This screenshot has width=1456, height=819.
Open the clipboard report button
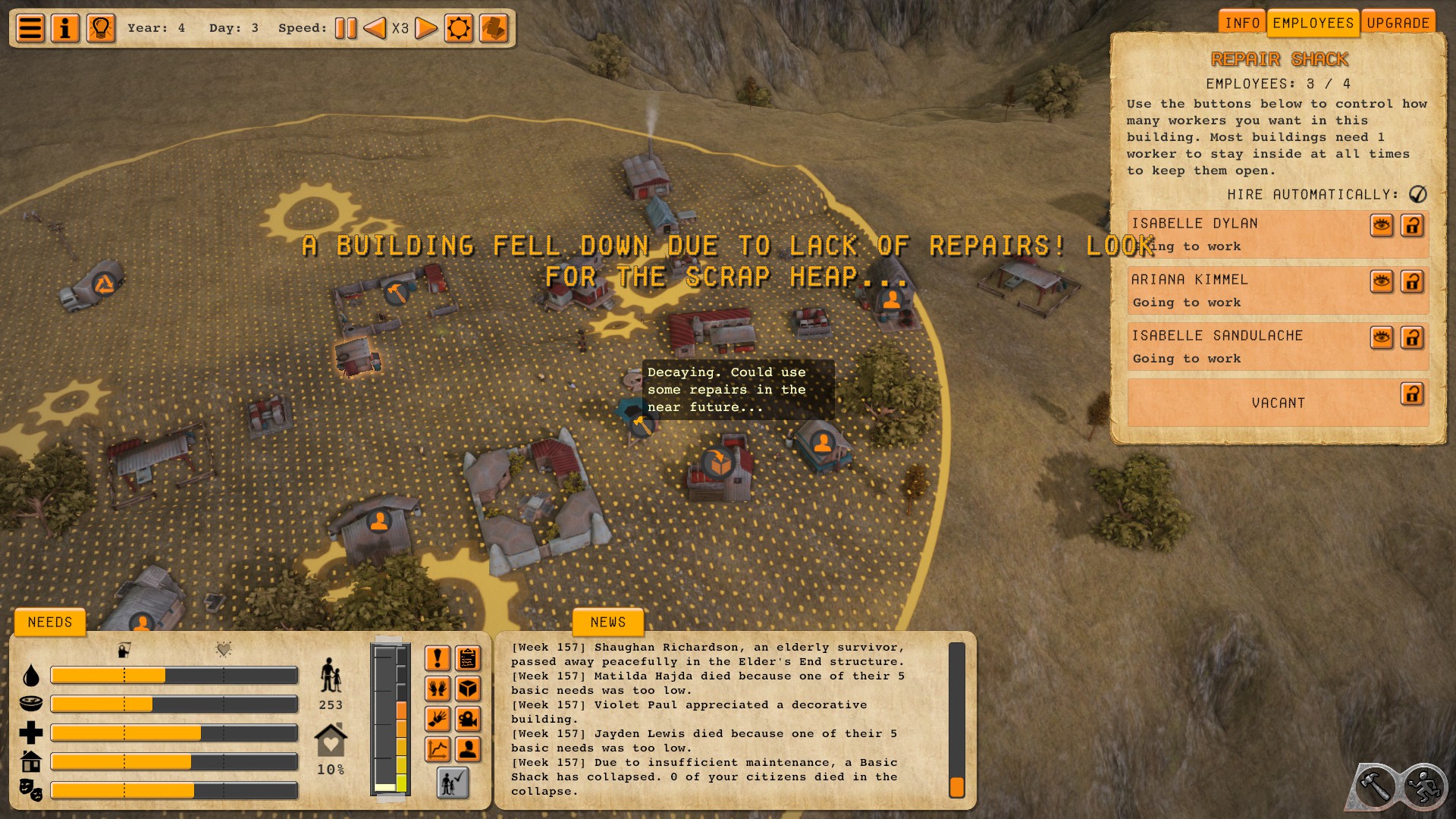[469, 658]
